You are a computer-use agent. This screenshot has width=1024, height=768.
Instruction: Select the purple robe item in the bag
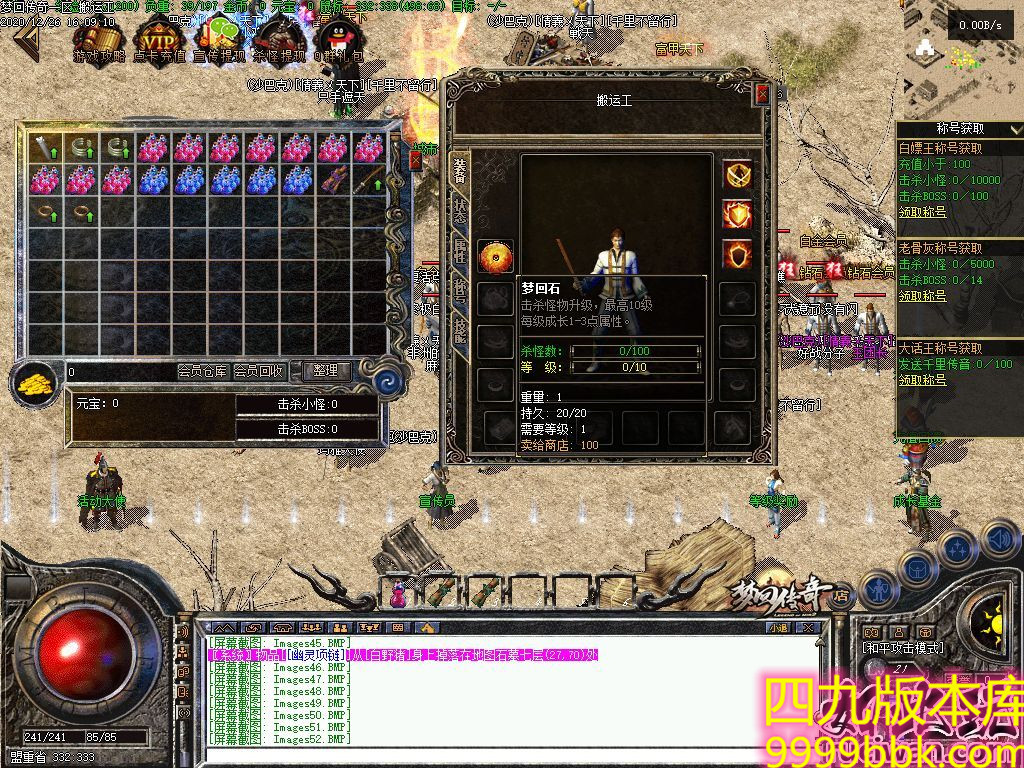pyautogui.click(x=333, y=180)
